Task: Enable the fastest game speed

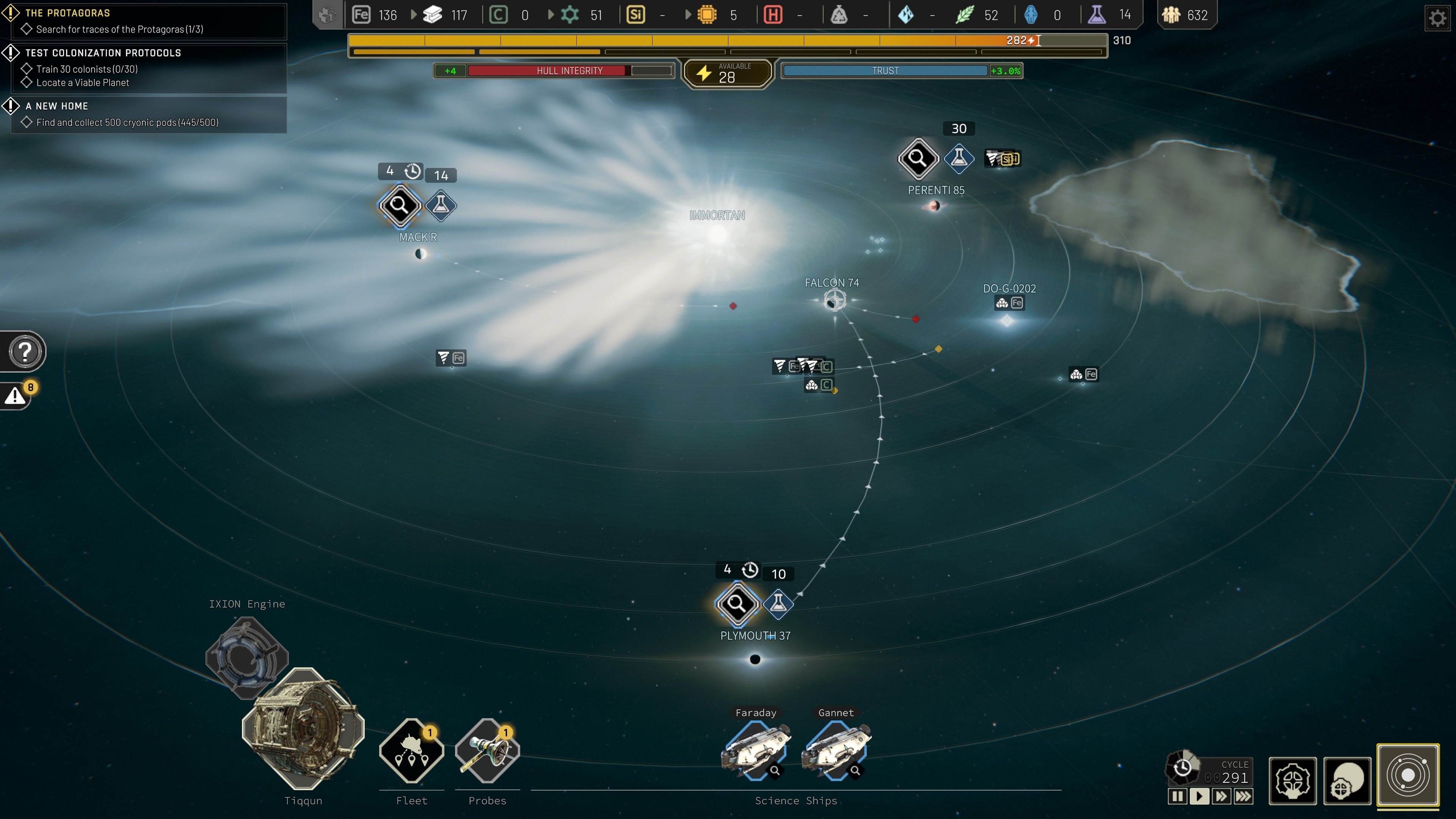Action: point(1244,796)
